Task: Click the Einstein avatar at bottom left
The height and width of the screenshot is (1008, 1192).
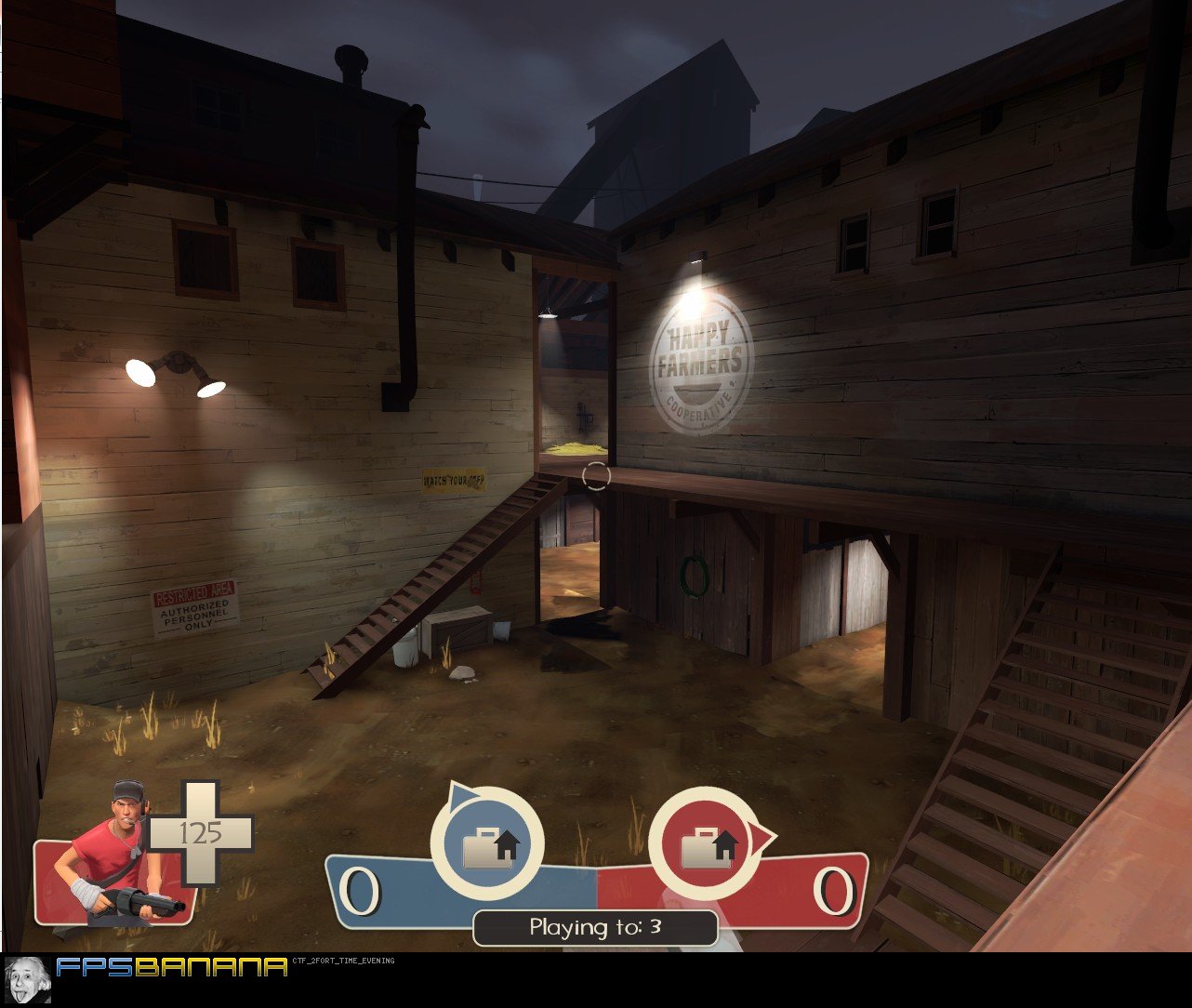Action: click(28, 981)
